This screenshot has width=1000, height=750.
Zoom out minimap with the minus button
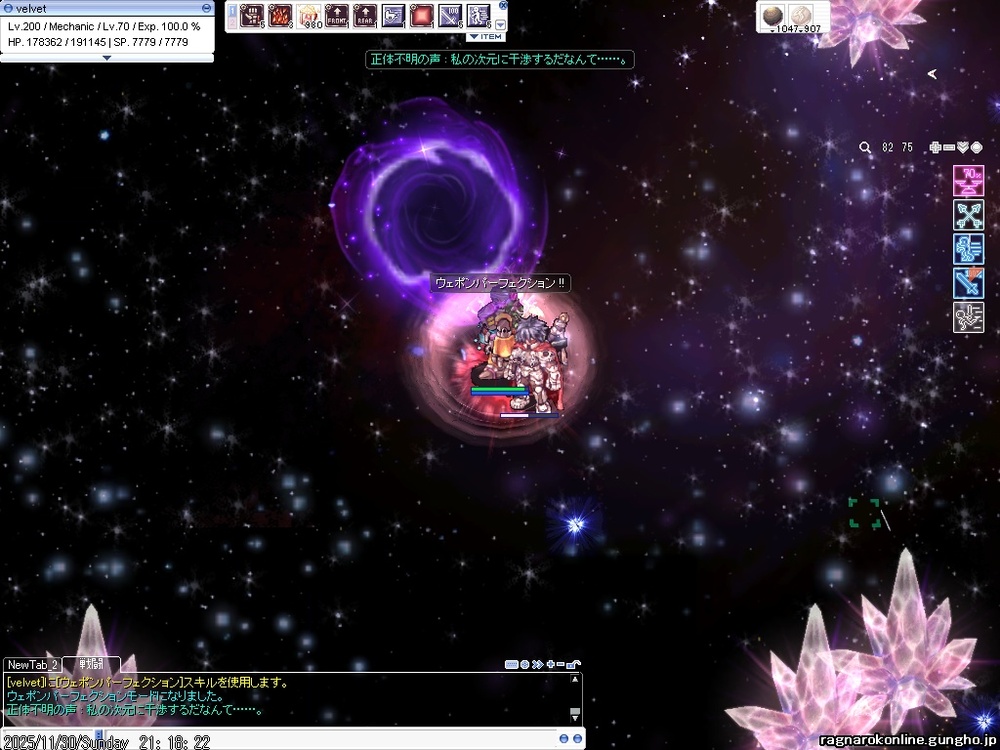click(x=950, y=147)
